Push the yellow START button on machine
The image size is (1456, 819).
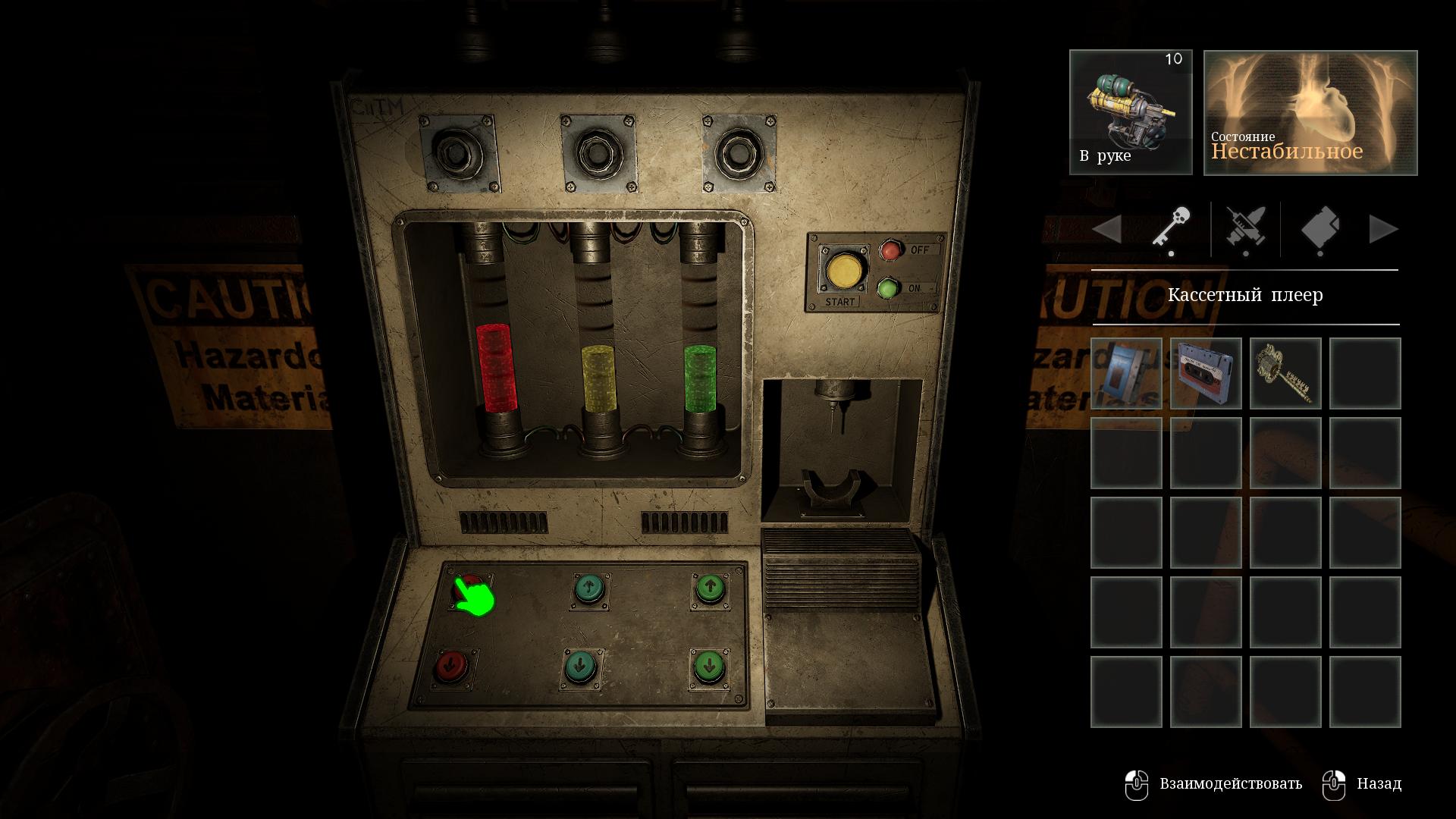pos(844,271)
